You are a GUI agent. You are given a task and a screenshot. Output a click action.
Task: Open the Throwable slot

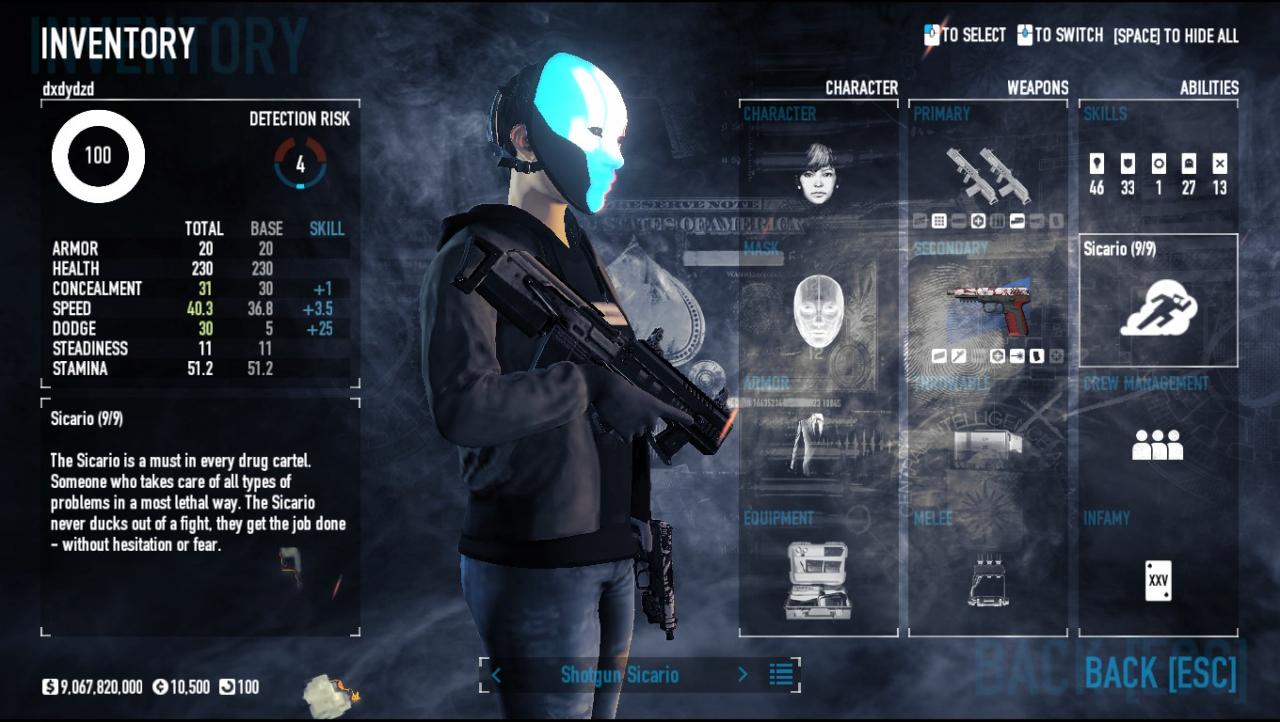coord(988,442)
